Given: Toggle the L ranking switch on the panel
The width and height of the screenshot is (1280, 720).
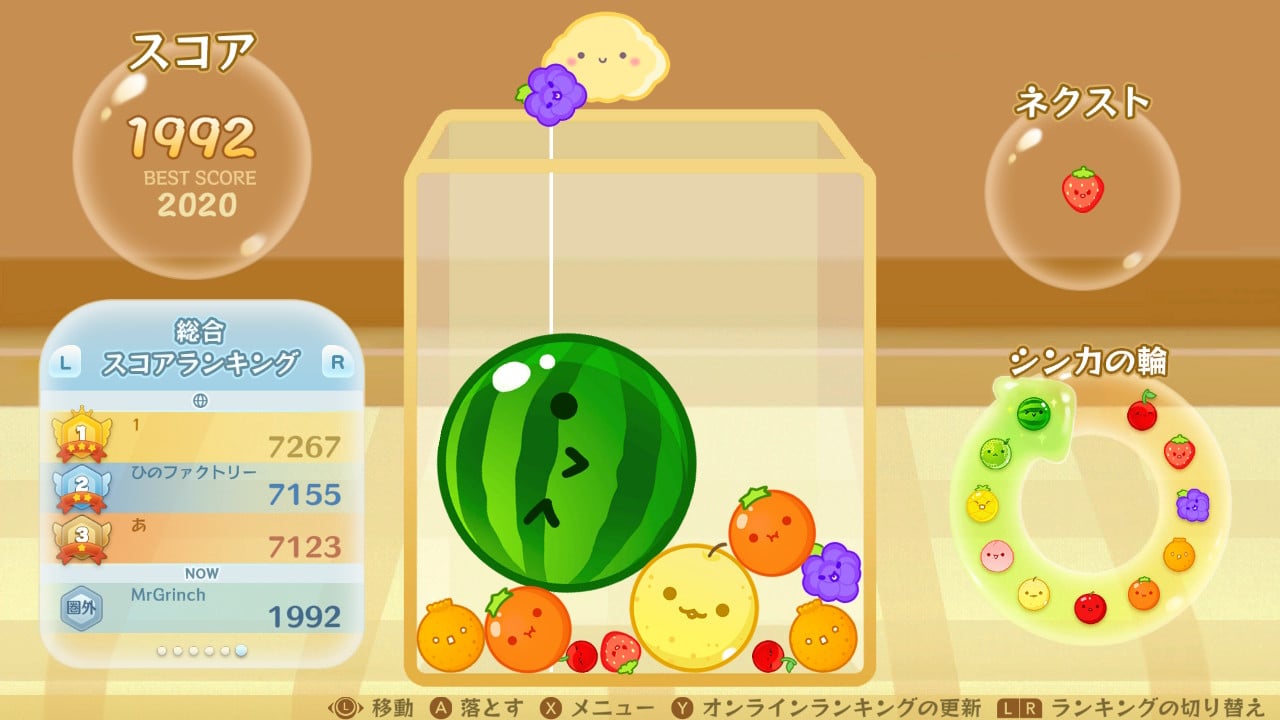Looking at the screenshot, I should click(64, 362).
